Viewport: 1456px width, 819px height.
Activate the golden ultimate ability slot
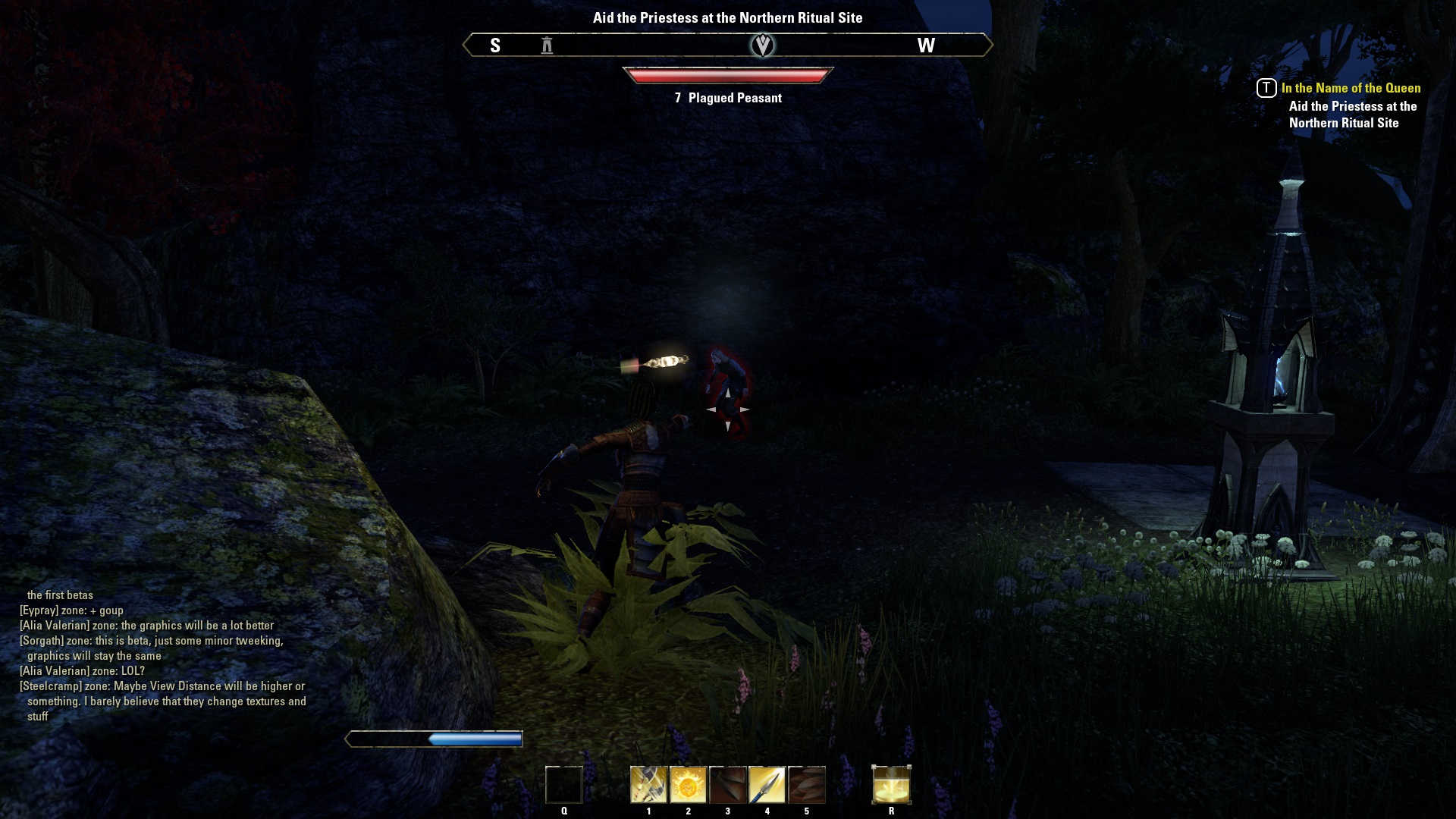891,785
